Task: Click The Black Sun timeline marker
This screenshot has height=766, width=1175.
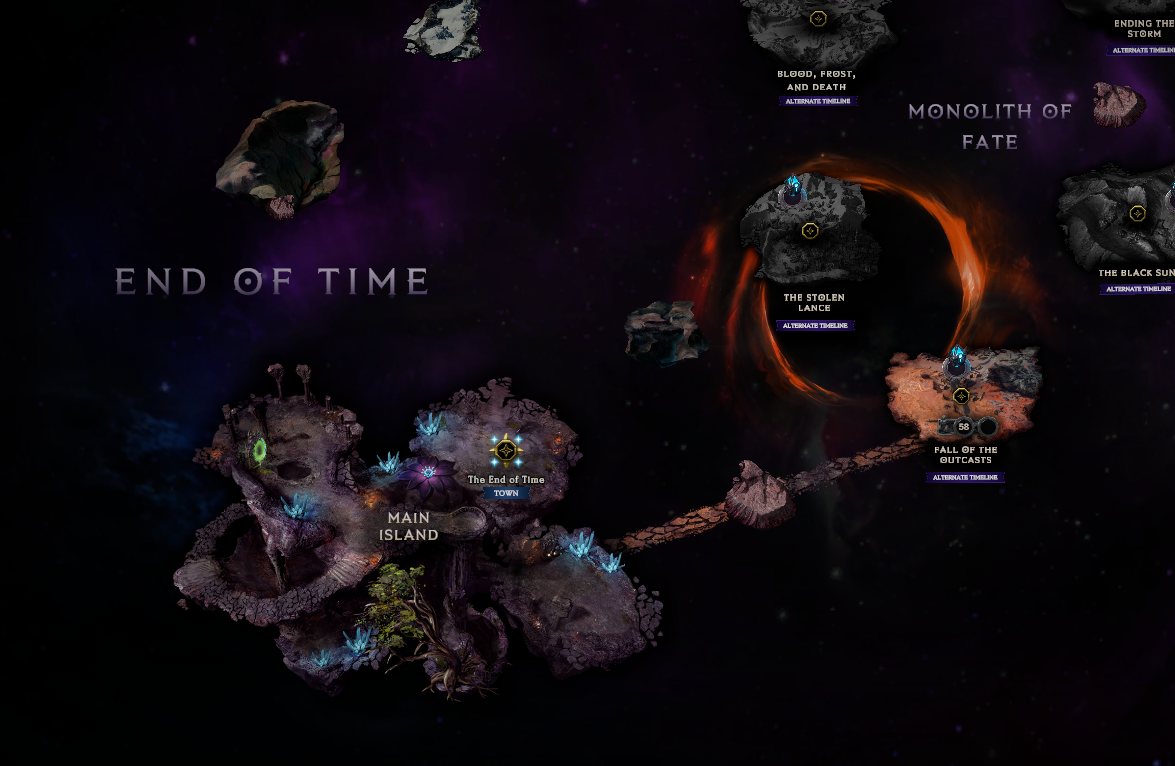Action: tap(1137, 213)
